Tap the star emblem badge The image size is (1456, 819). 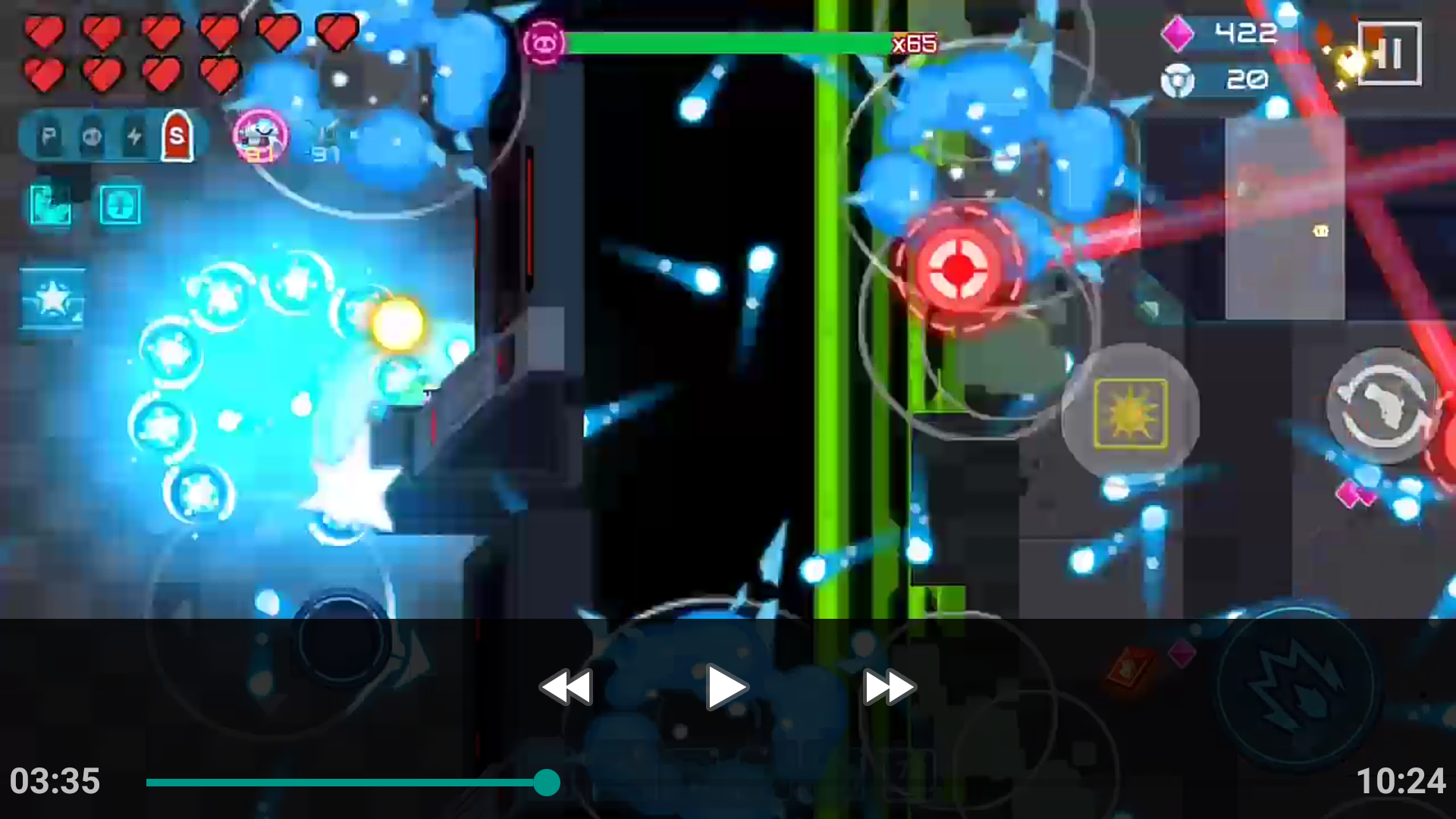[53, 297]
